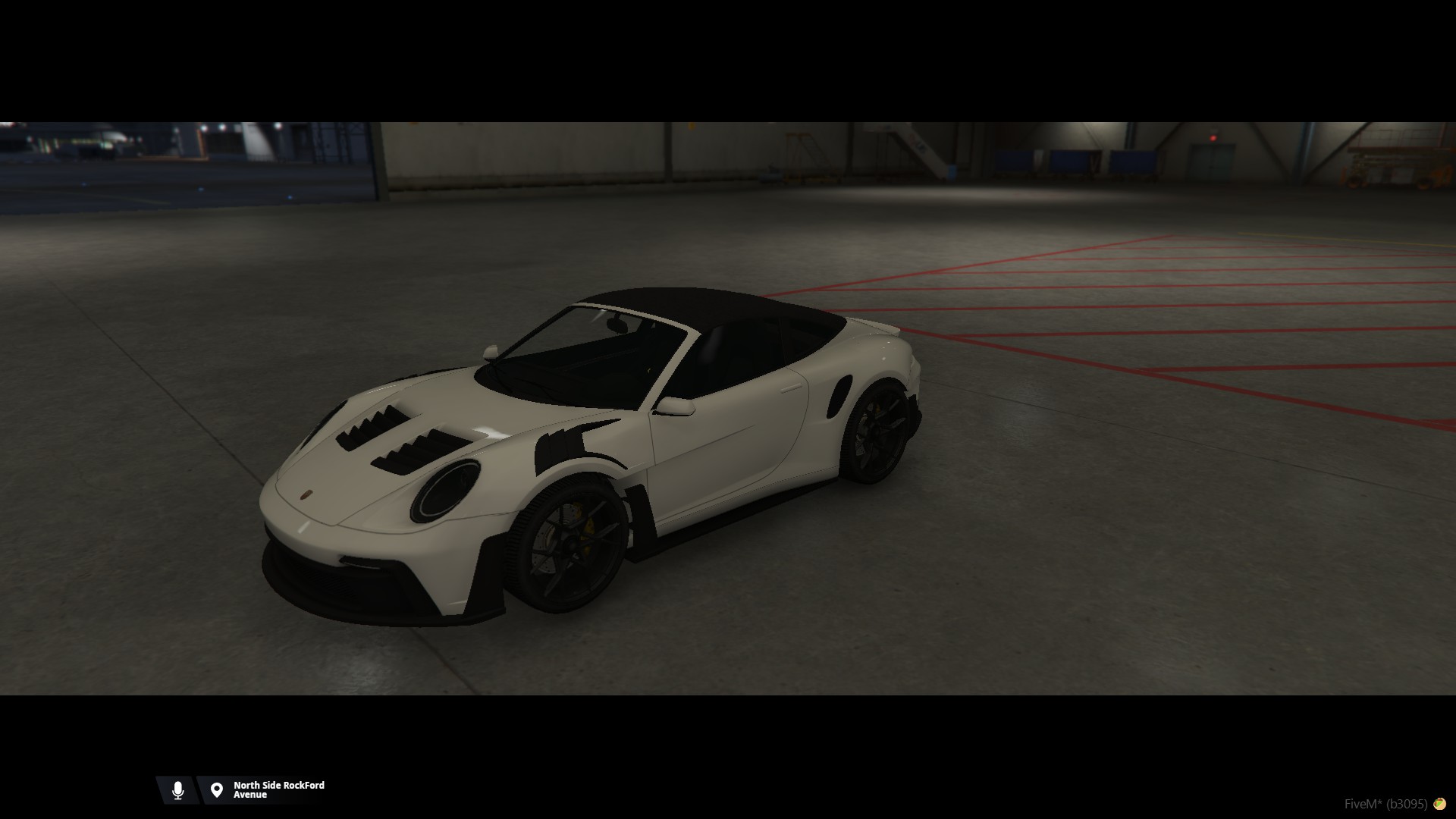
Task: Click the location pin icon
Action: coord(217,790)
